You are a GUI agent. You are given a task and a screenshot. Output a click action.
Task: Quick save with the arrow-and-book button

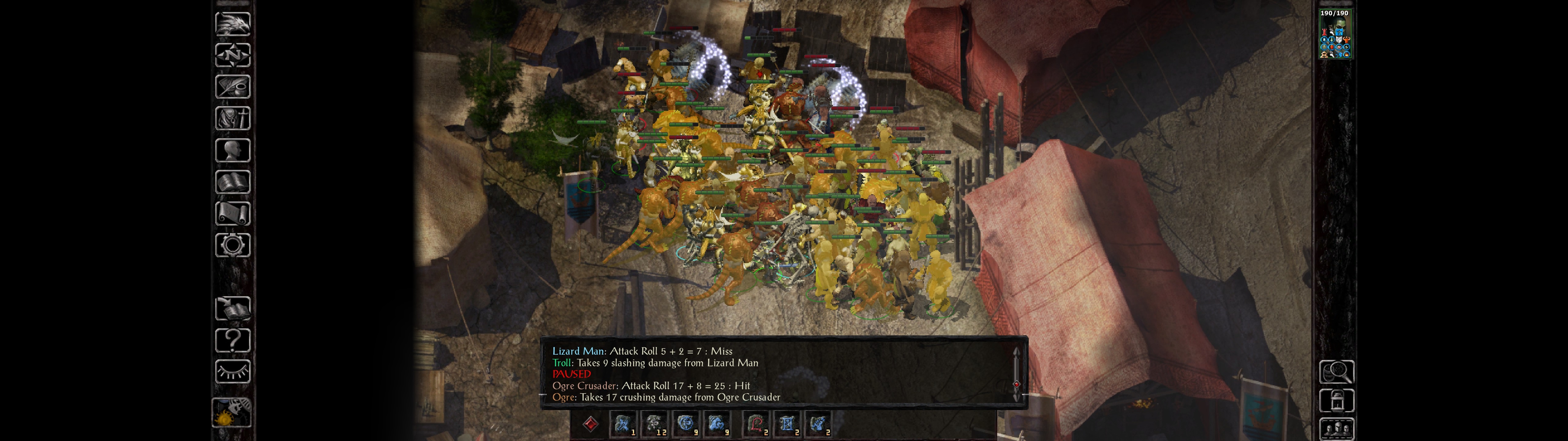pyautogui.click(x=232, y=308)
